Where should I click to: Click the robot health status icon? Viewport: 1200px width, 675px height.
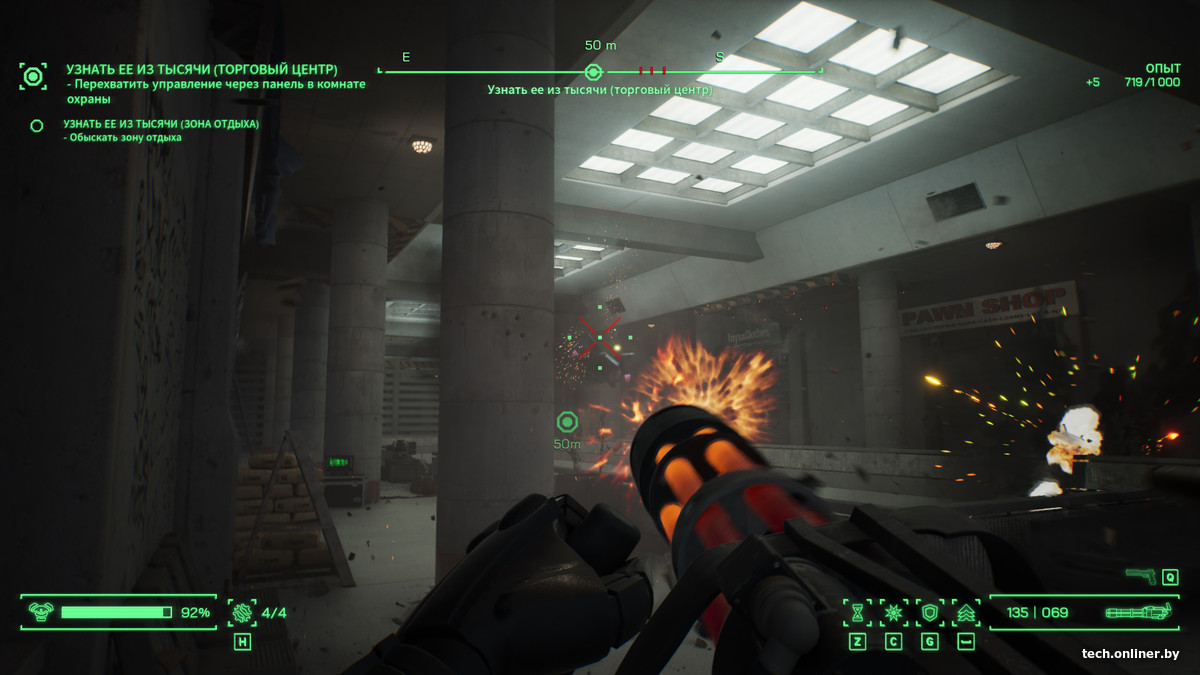click(41, 612)
